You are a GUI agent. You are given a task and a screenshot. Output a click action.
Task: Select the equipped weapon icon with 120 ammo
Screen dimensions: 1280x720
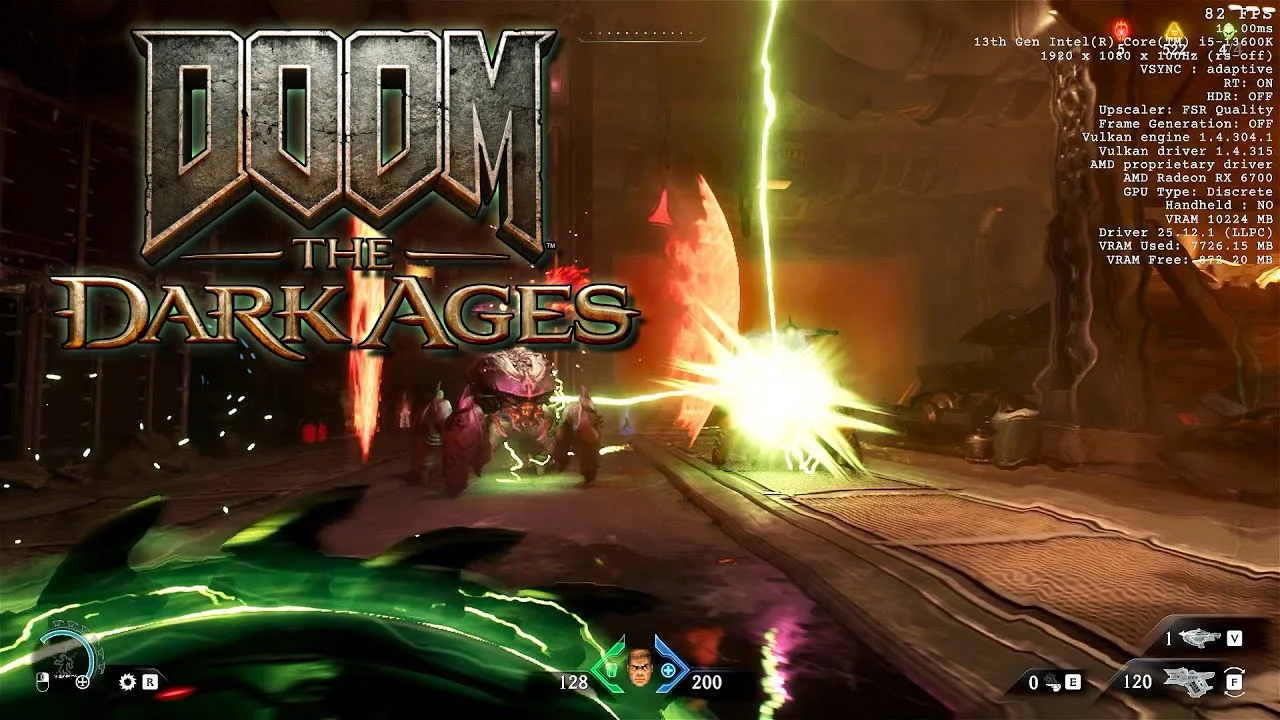(x=1189, y=680)
